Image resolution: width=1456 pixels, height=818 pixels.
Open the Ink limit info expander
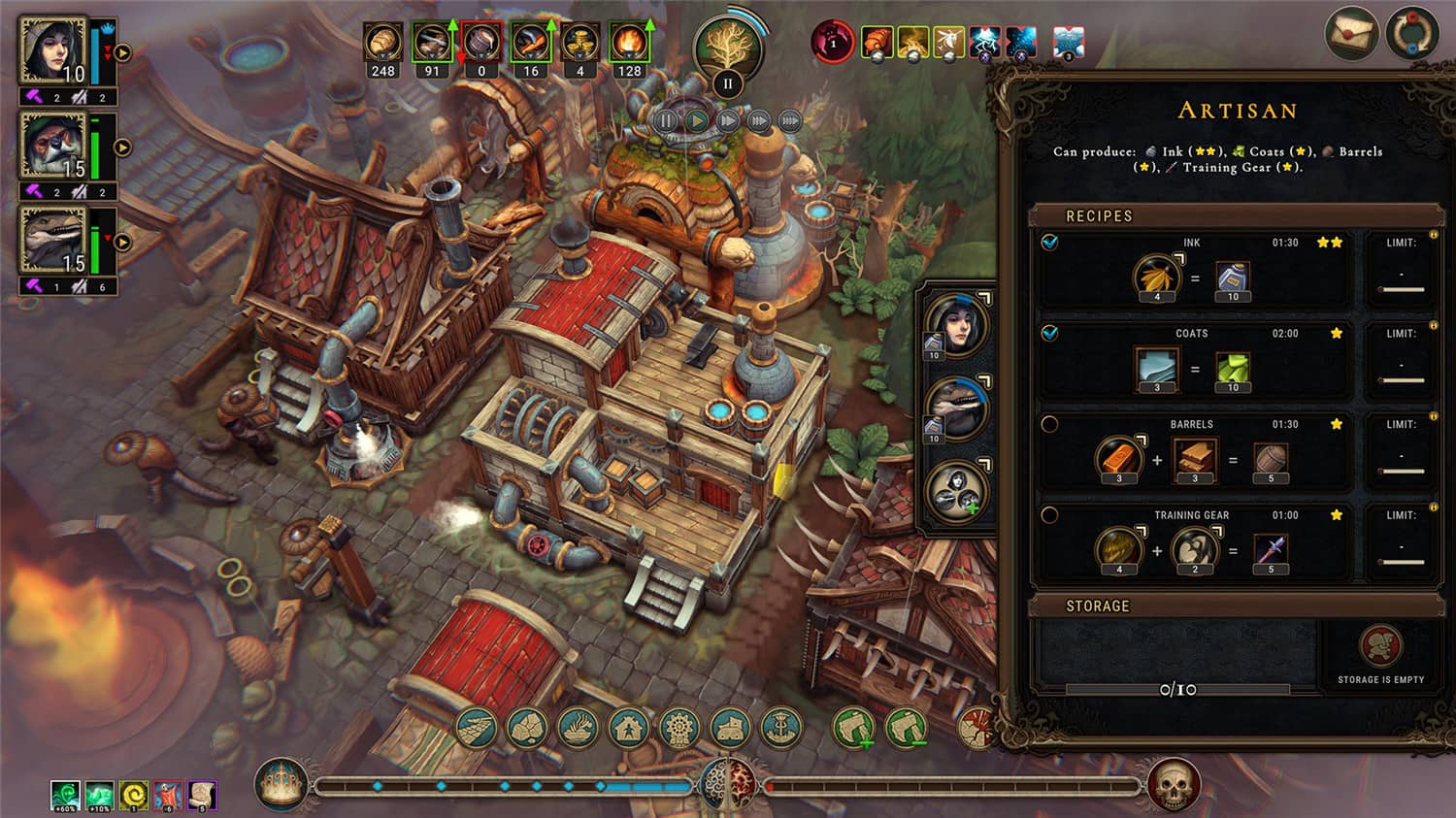pyautogui.click(x=1434, y=234)
